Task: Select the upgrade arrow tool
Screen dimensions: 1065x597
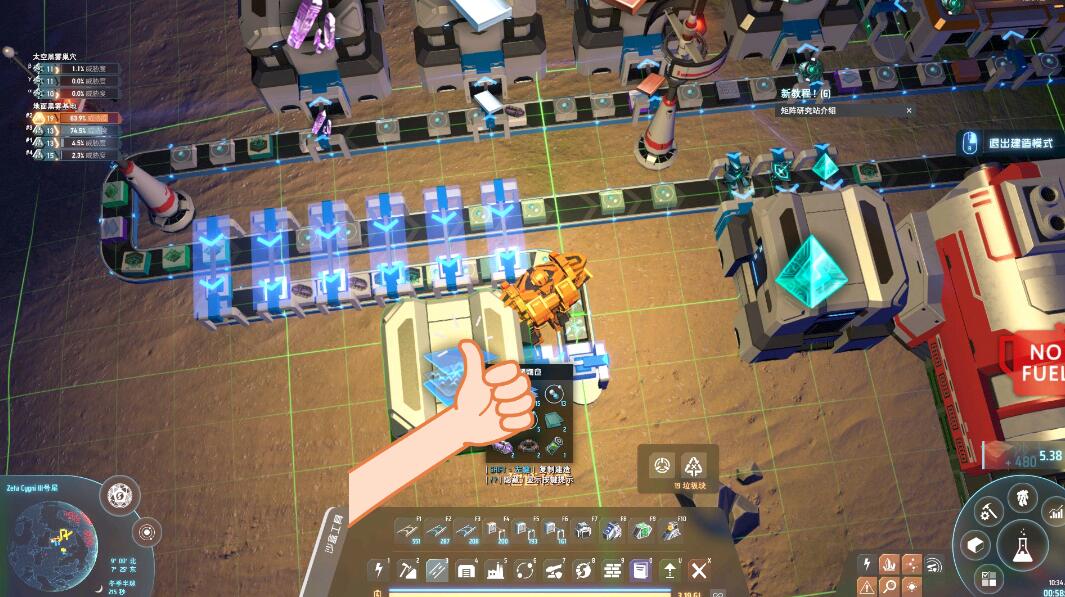Action: point(670,570)
